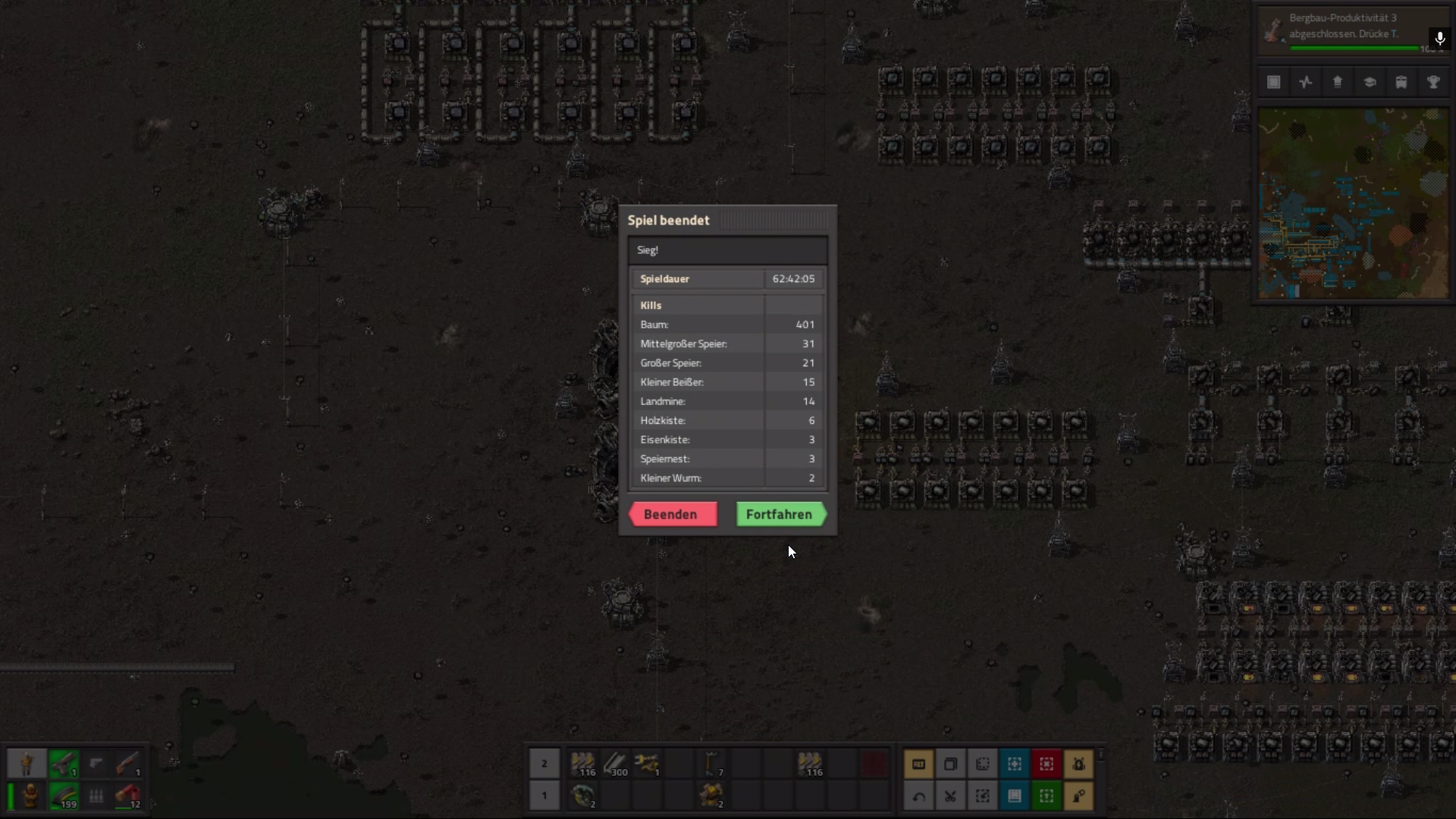Select the submachine gun weapon slot
This screenshot has width=1456, height=819.
[64, 764]
